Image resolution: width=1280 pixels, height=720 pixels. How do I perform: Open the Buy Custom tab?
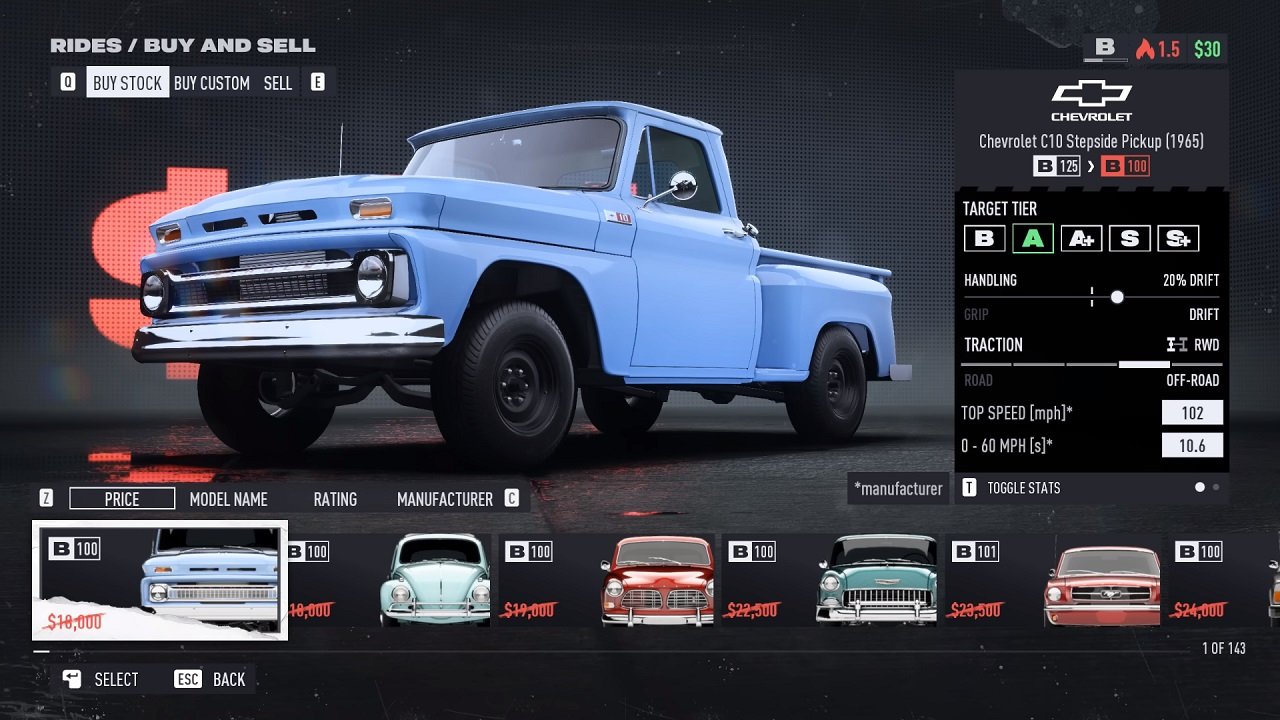click(211, 83)
